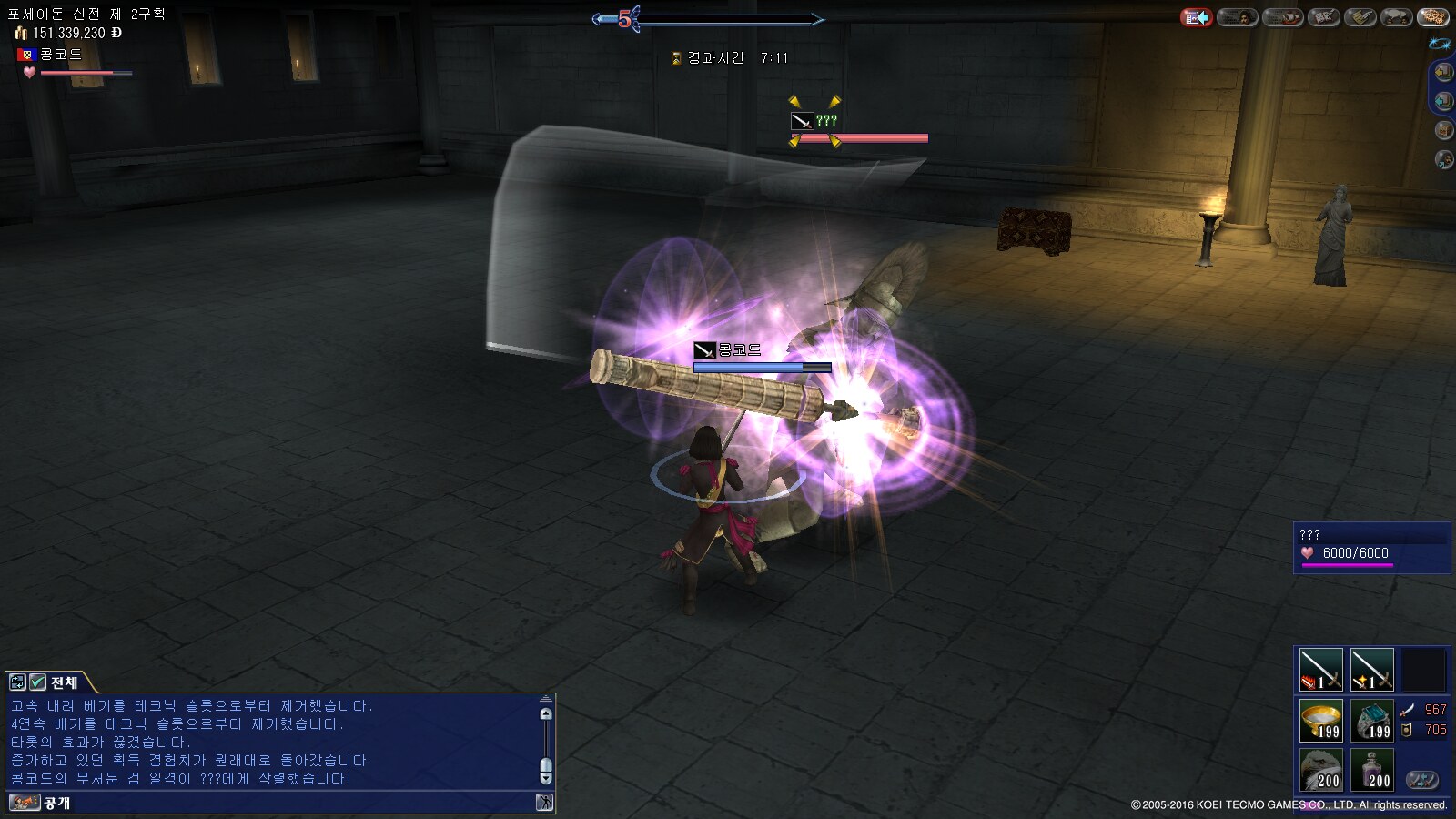Use the flaming sword technique slot
The image size is (1456, 819).
[1320, 670]
